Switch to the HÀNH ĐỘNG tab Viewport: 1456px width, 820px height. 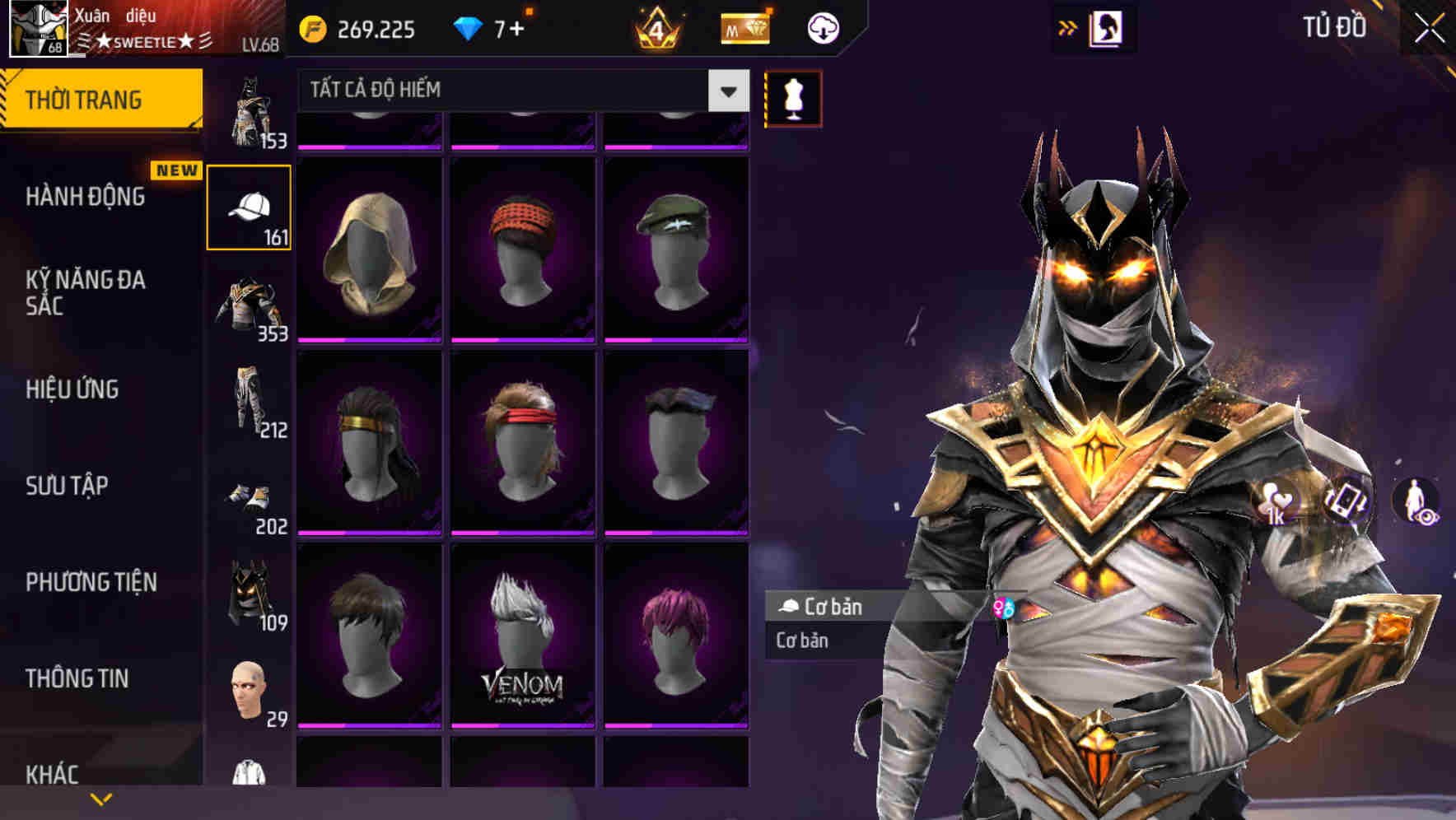pos(85,197)
